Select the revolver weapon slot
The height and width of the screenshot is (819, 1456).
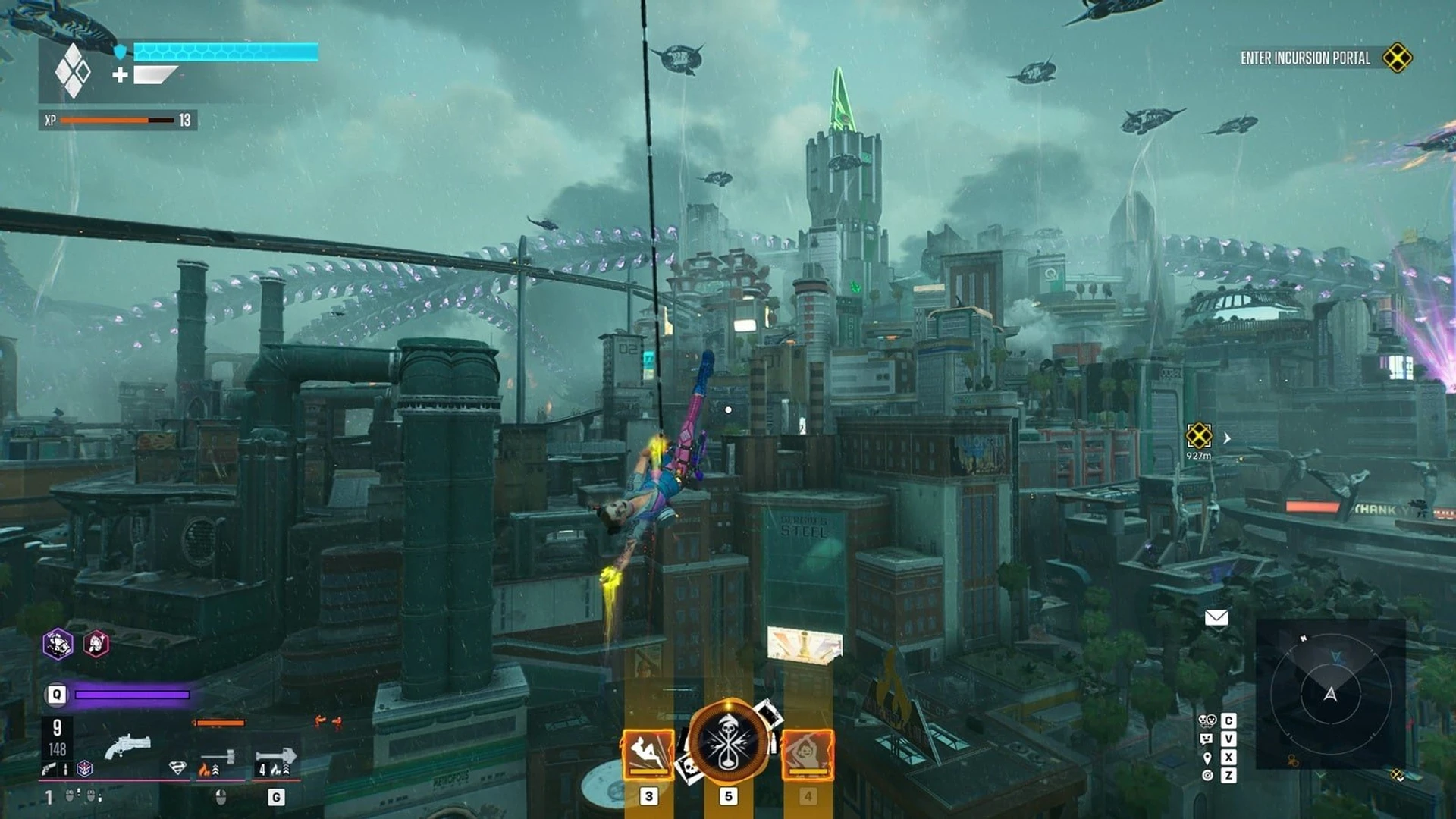[x=127, y=745]
